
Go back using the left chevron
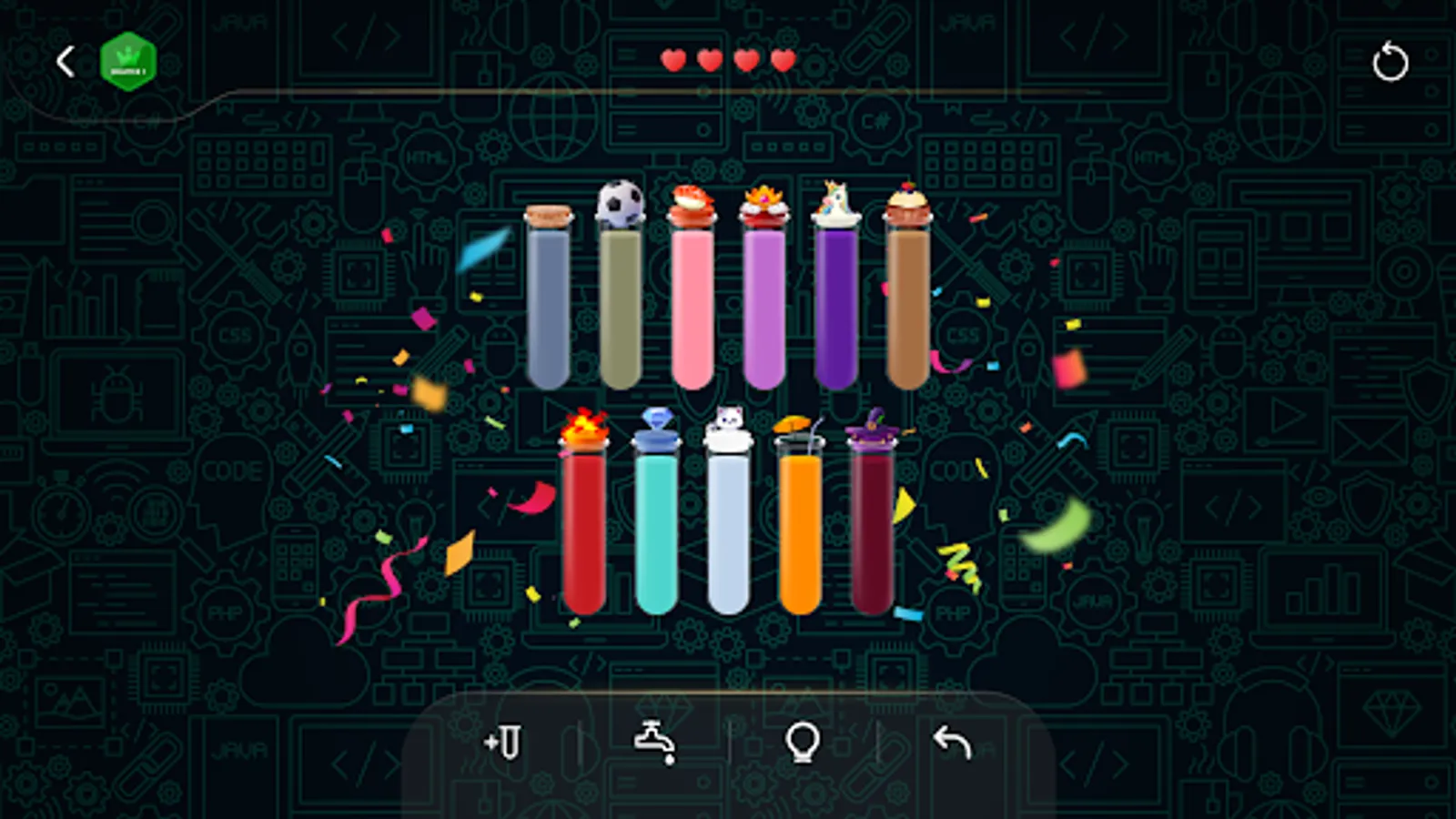point(64,60)
